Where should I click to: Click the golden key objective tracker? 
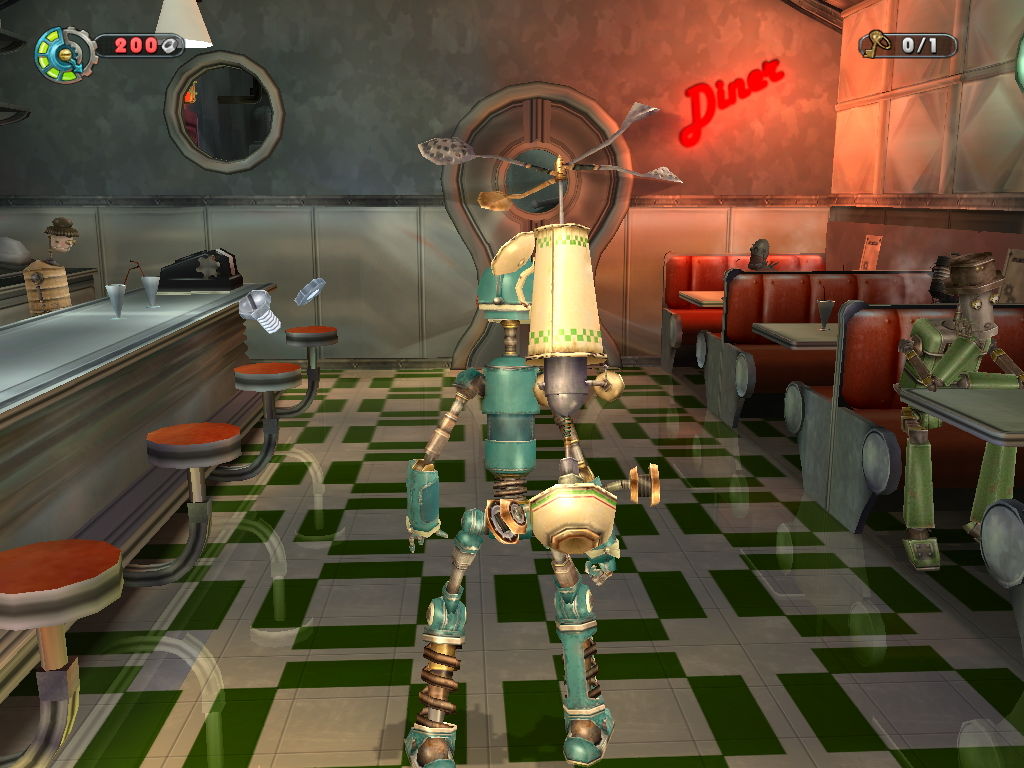click(x=907, y=44)
